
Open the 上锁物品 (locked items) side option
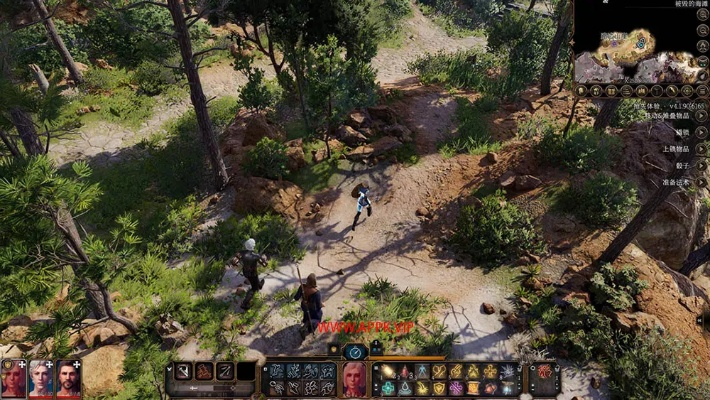pyautogui.click(x=676, y=149)
